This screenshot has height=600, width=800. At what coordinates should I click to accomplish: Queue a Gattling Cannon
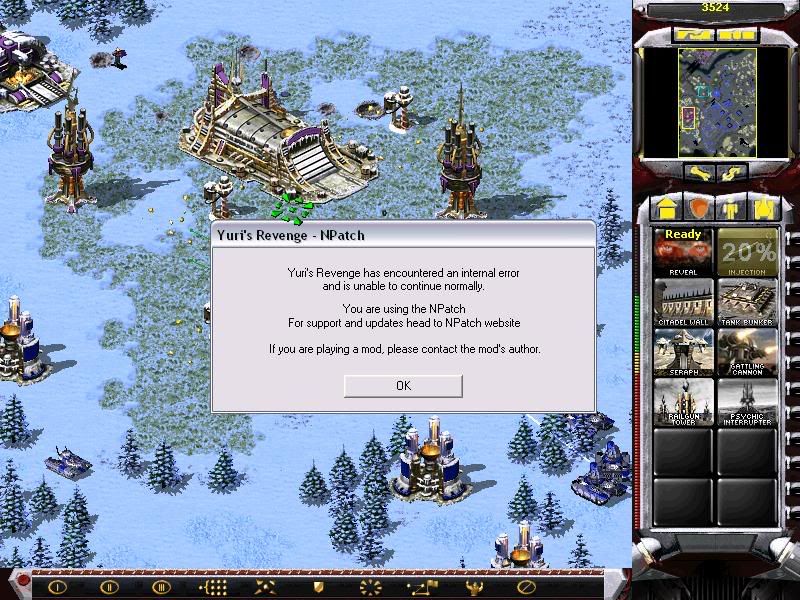pyautogui.click(x=747, y=353)
